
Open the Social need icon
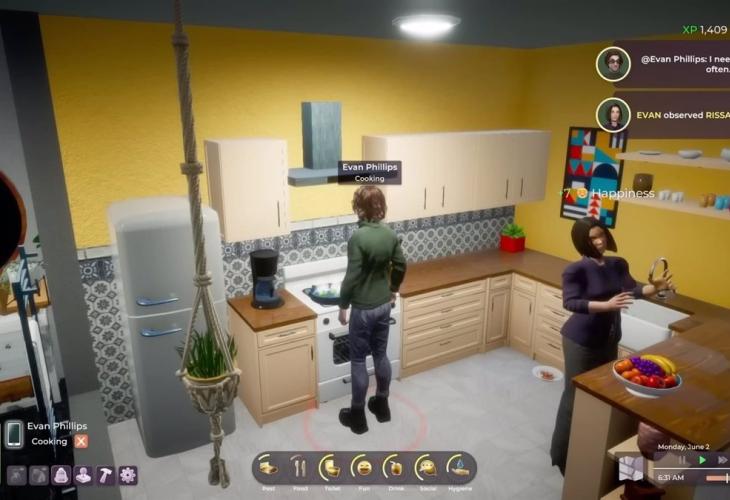(x=427, y=467)
